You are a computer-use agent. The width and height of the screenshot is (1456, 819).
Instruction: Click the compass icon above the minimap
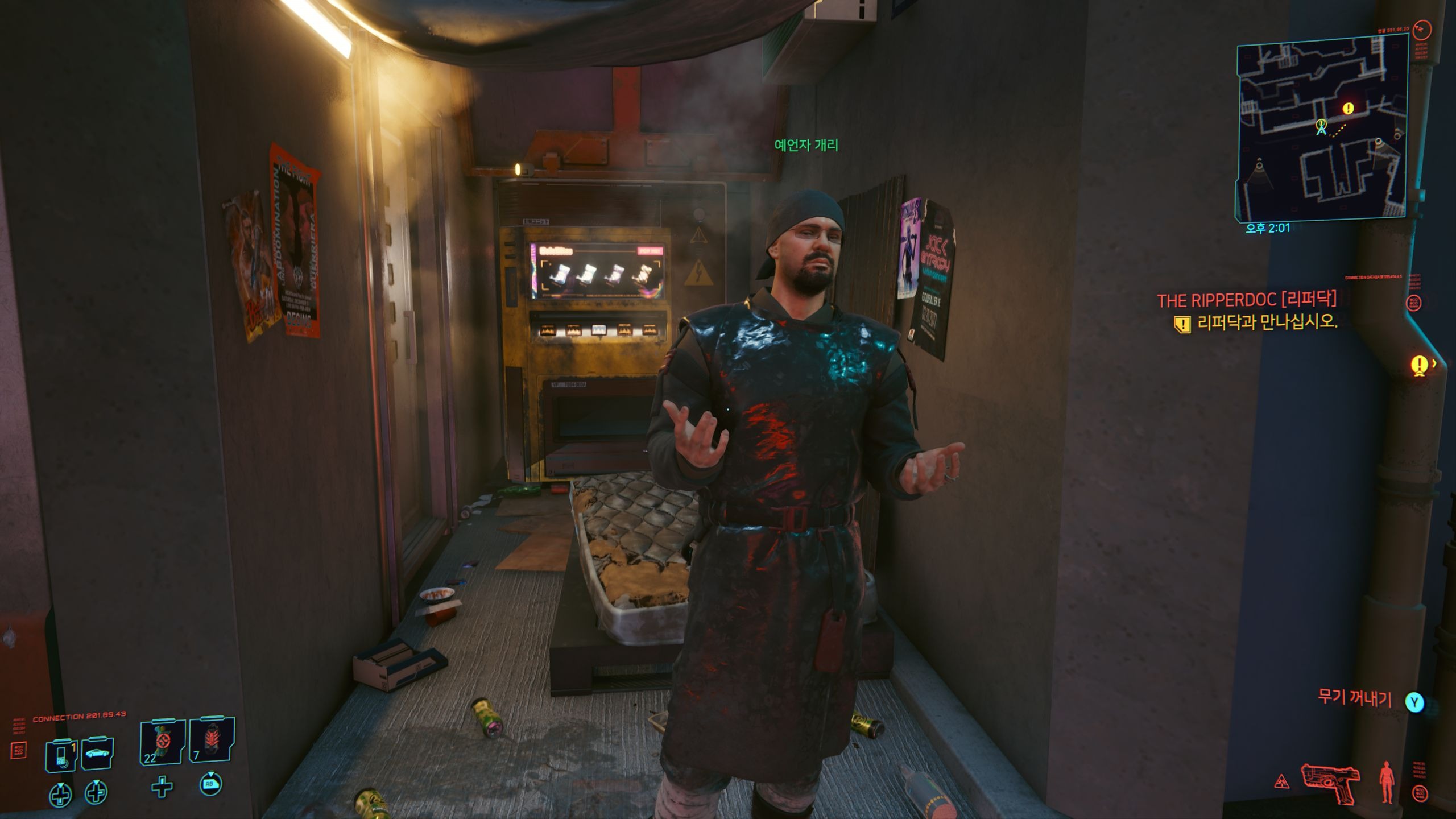[x=1422, y=28]
